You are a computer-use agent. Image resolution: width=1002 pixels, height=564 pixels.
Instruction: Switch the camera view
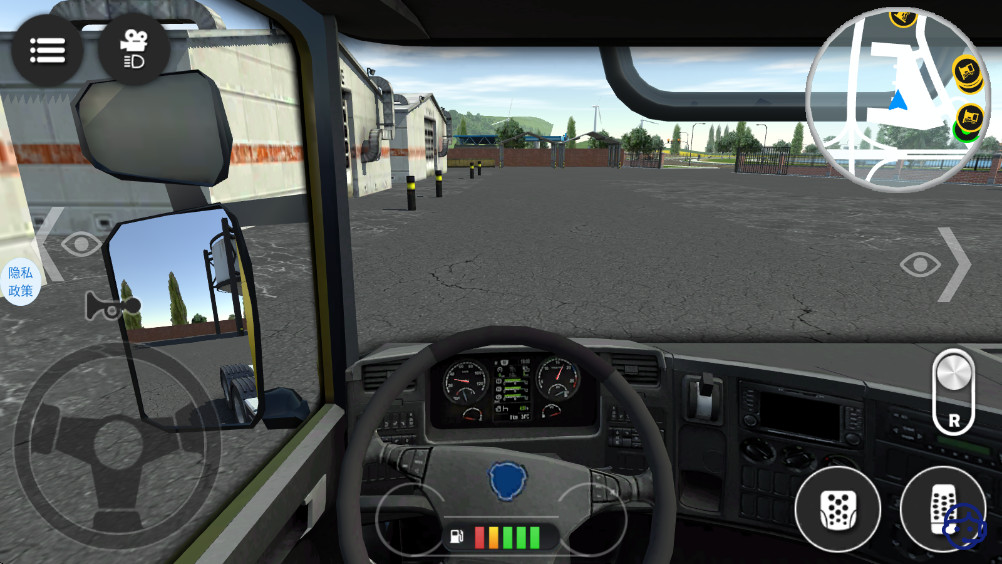[x=134, y=49]
